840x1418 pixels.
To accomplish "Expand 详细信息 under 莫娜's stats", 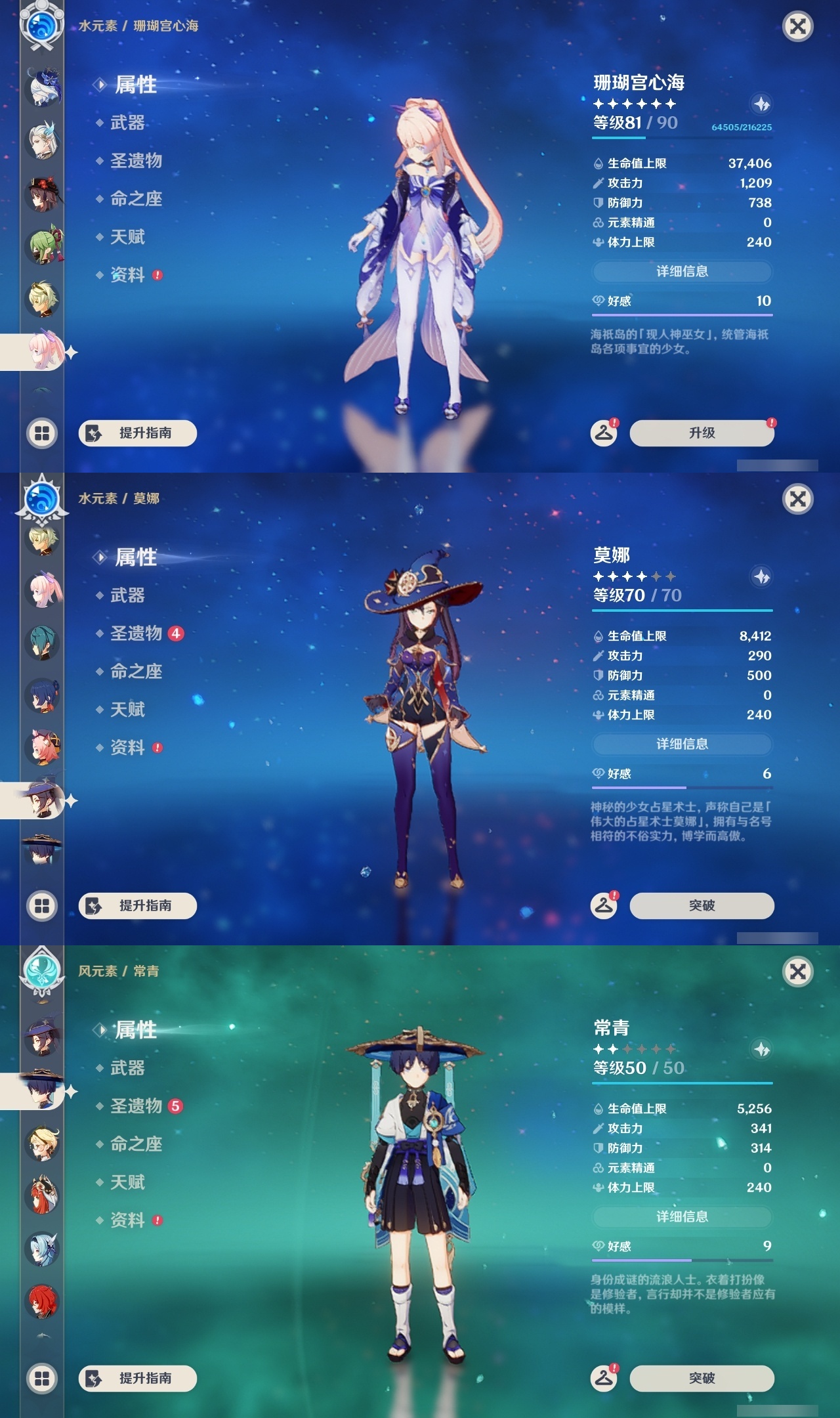I will pos(682,744).
